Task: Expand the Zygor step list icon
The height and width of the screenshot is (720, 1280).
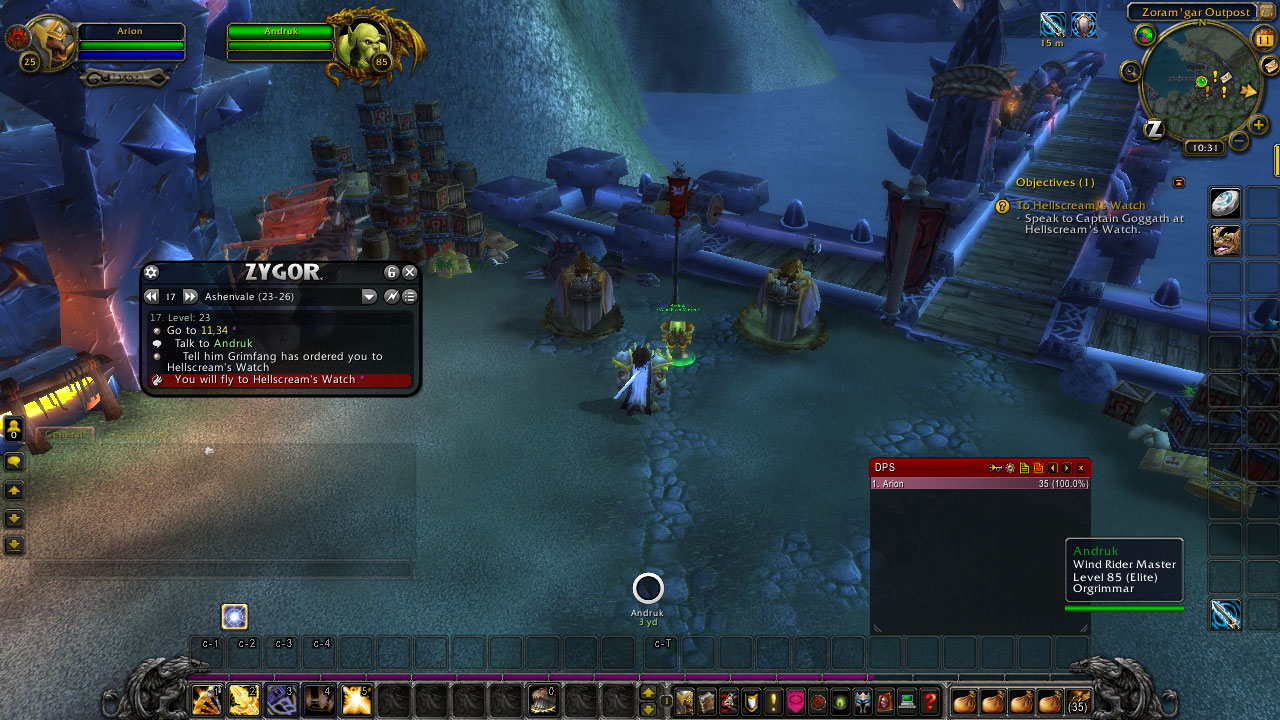Action: [410, 296]
